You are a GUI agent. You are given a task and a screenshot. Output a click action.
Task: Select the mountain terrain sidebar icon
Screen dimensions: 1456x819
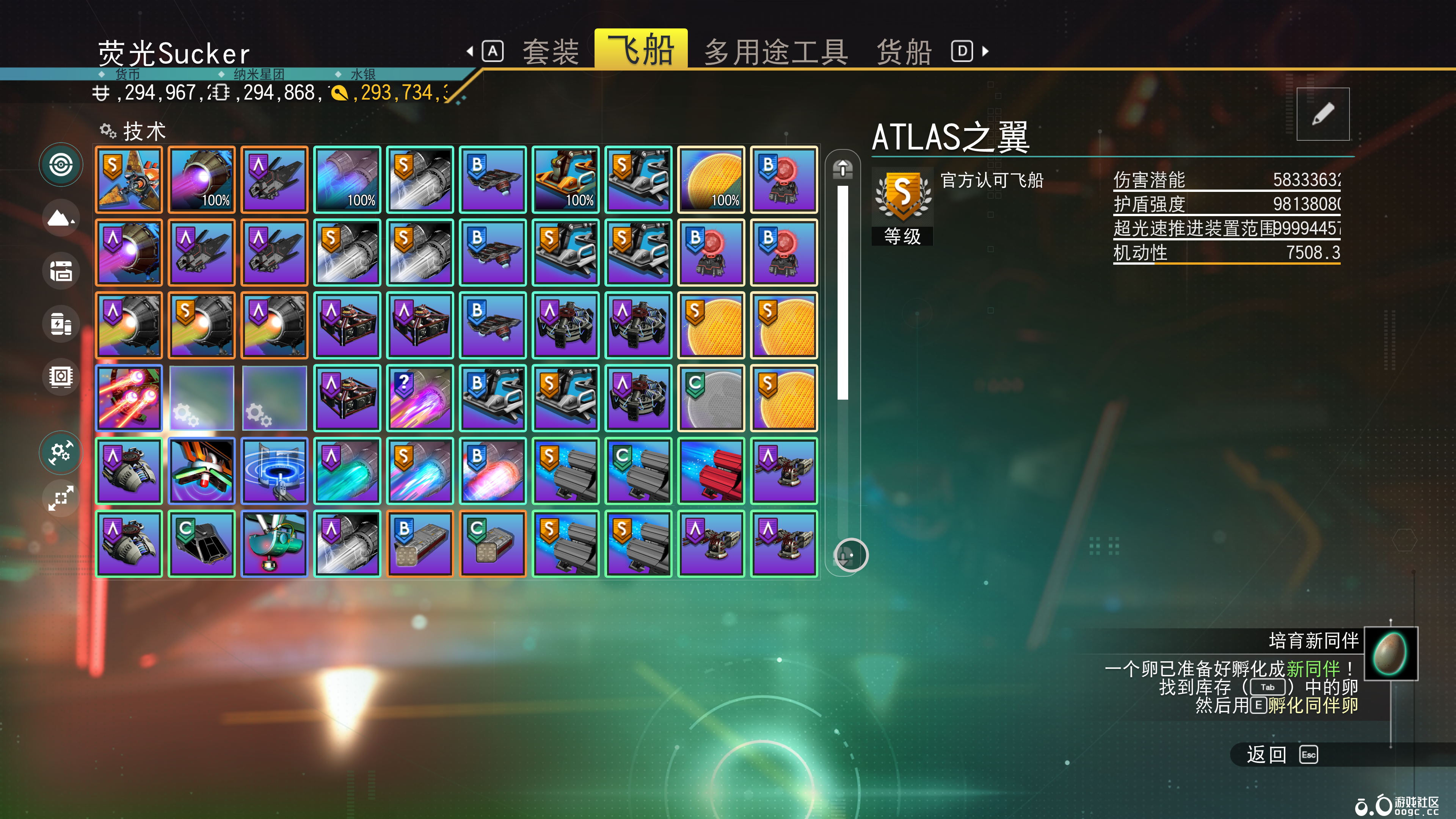(61, 218)
